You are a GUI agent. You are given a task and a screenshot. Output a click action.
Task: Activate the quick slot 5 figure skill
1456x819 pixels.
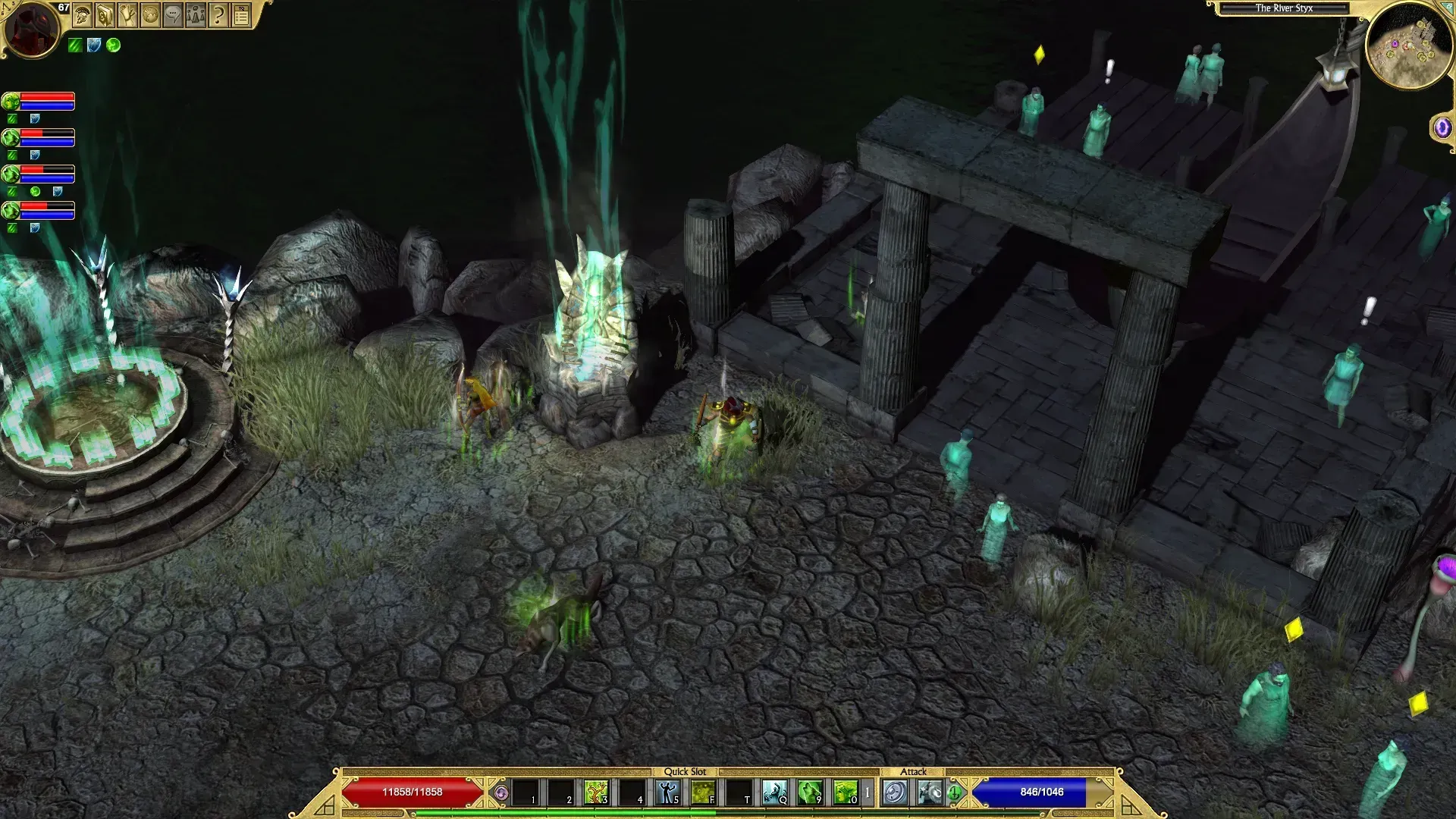667,792
